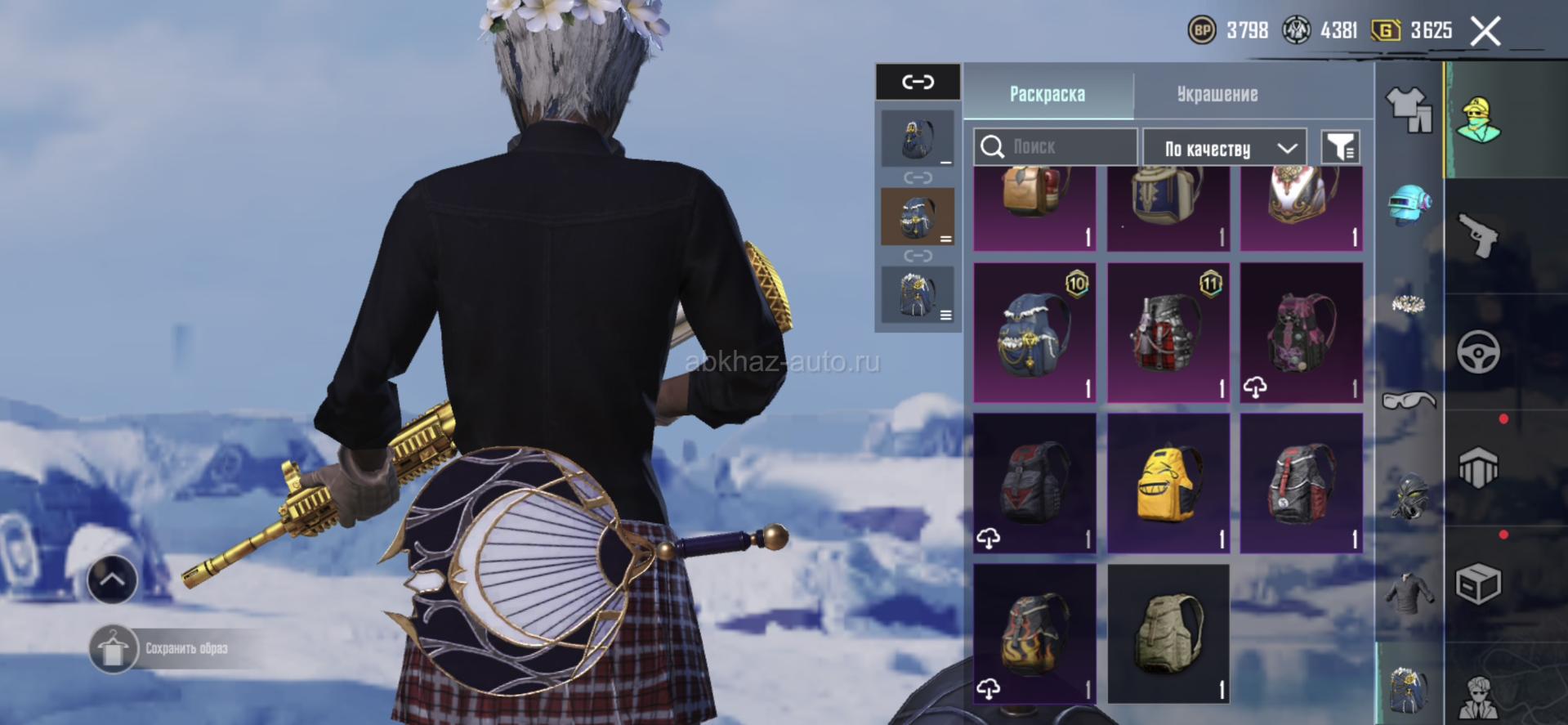
Task: Open the По качеству sort dropdown
Action: (x=1223, y=148)
